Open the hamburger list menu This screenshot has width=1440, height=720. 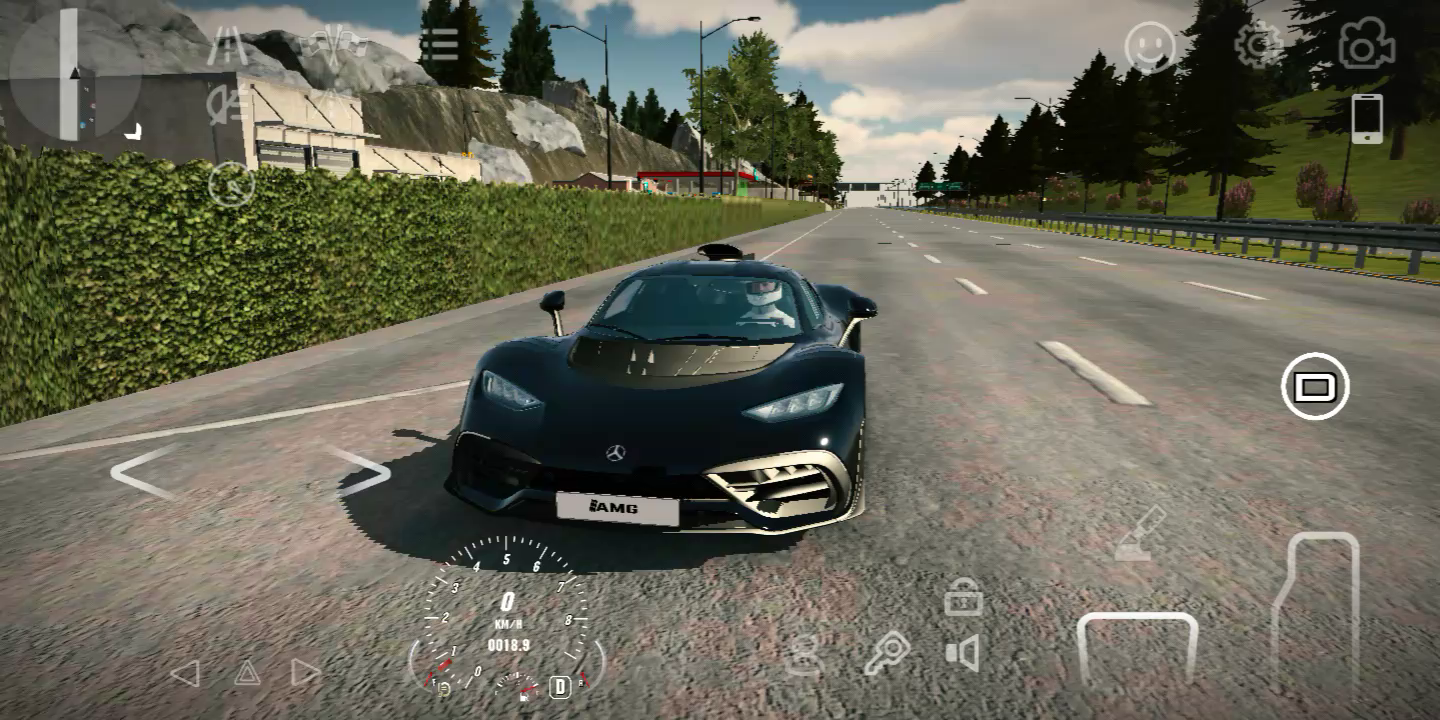point(438,44)
